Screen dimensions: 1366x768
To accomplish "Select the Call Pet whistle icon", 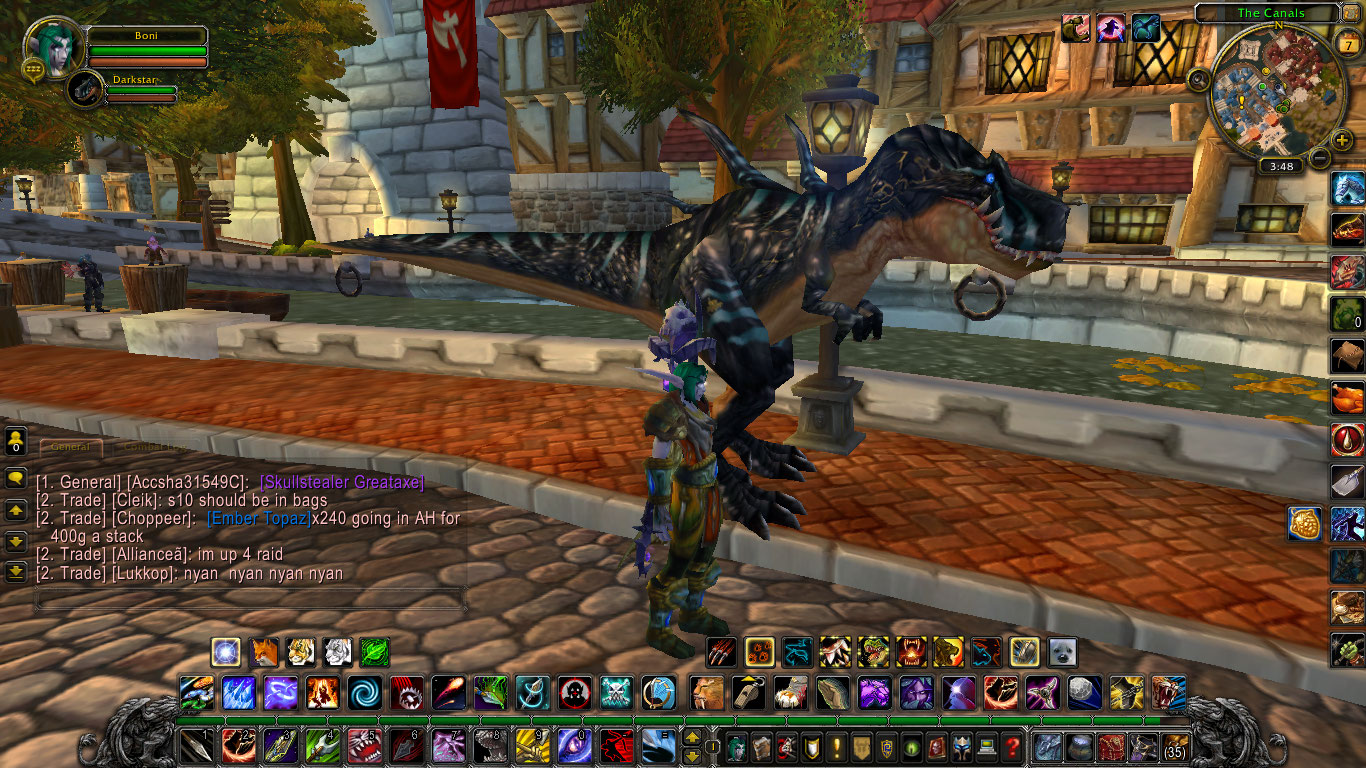I will 750,691.
